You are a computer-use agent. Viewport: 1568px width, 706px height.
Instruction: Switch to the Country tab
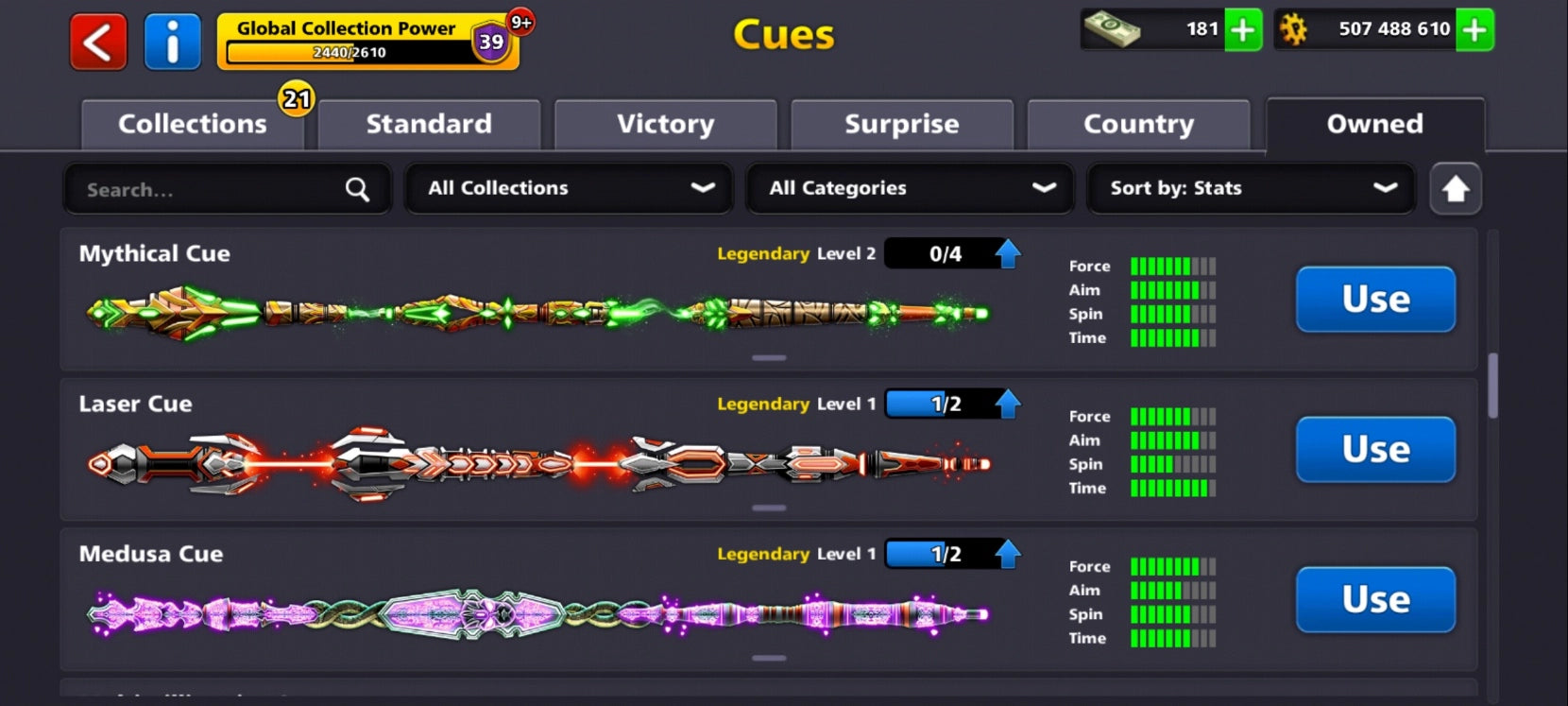1138,124
